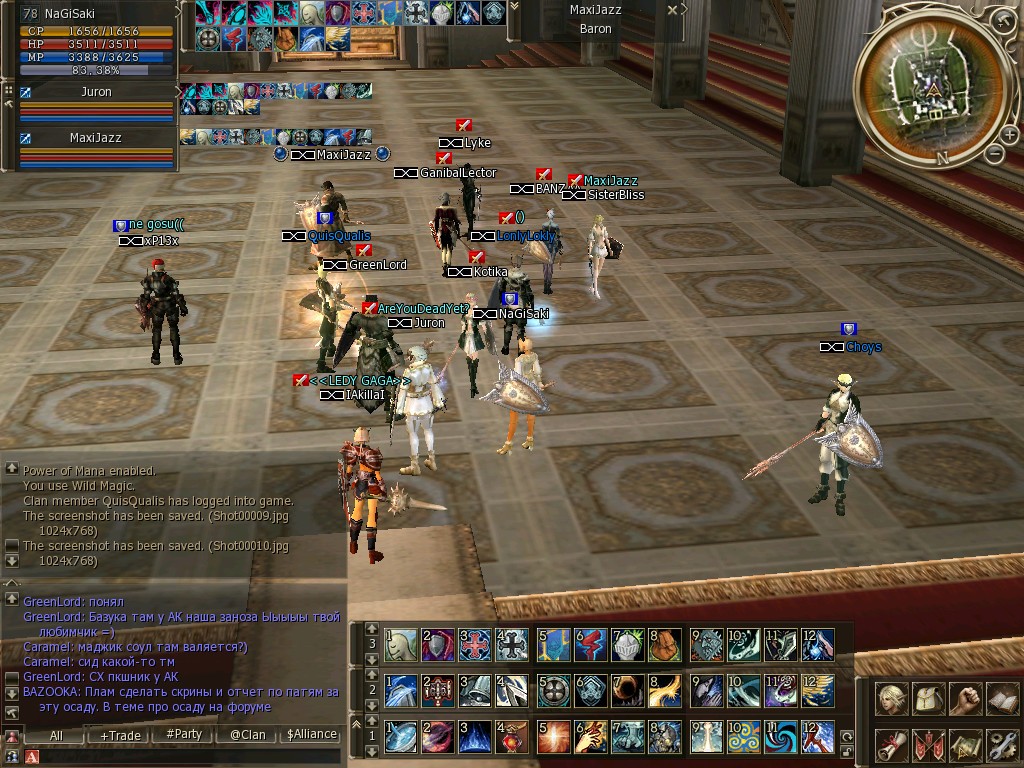Image resolution: width=1024 pixels, height=768 pixels.
Task: Open the wrench system options menu button
Action: 1000,743
